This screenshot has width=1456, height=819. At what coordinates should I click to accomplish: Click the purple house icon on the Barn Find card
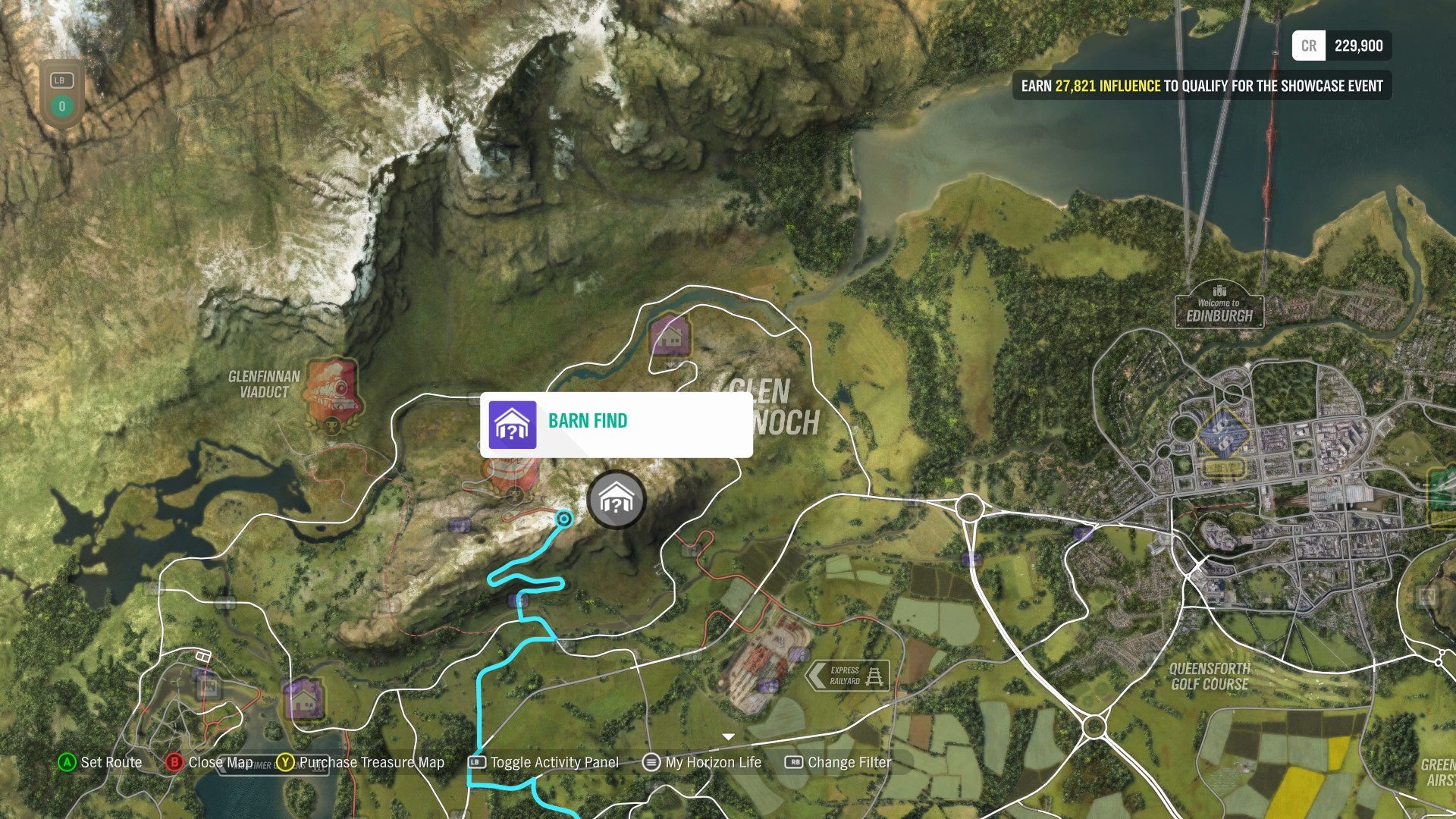[514, 423]
